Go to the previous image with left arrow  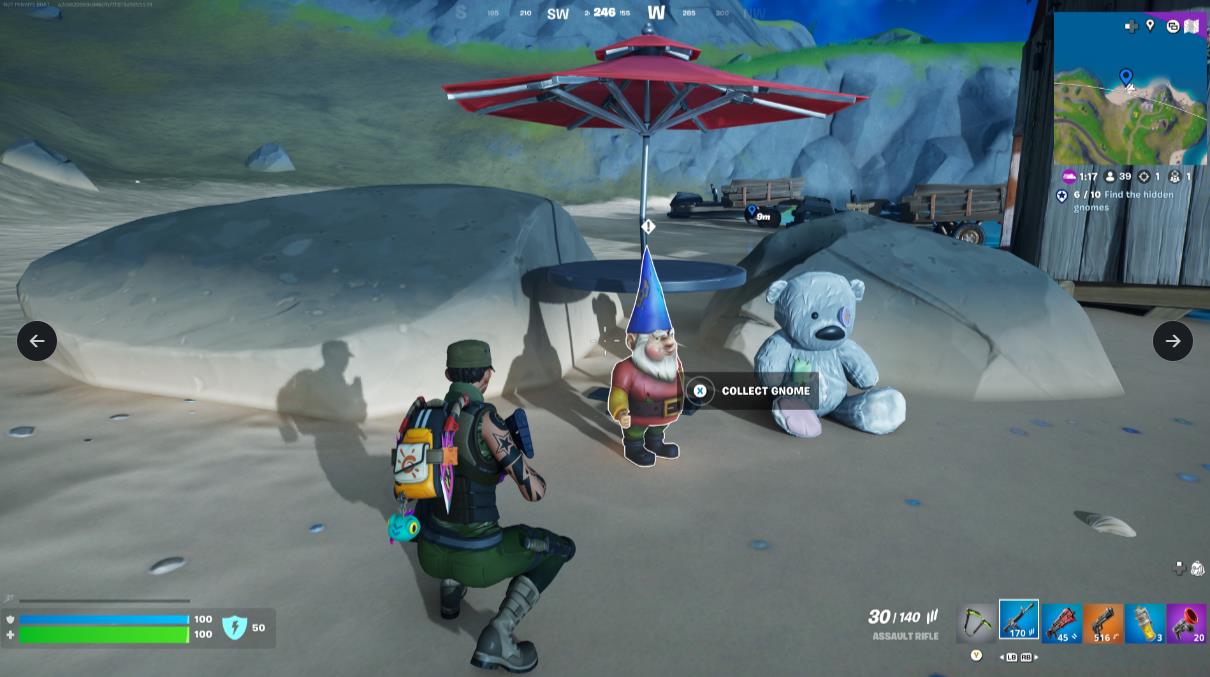click(37, 341)
